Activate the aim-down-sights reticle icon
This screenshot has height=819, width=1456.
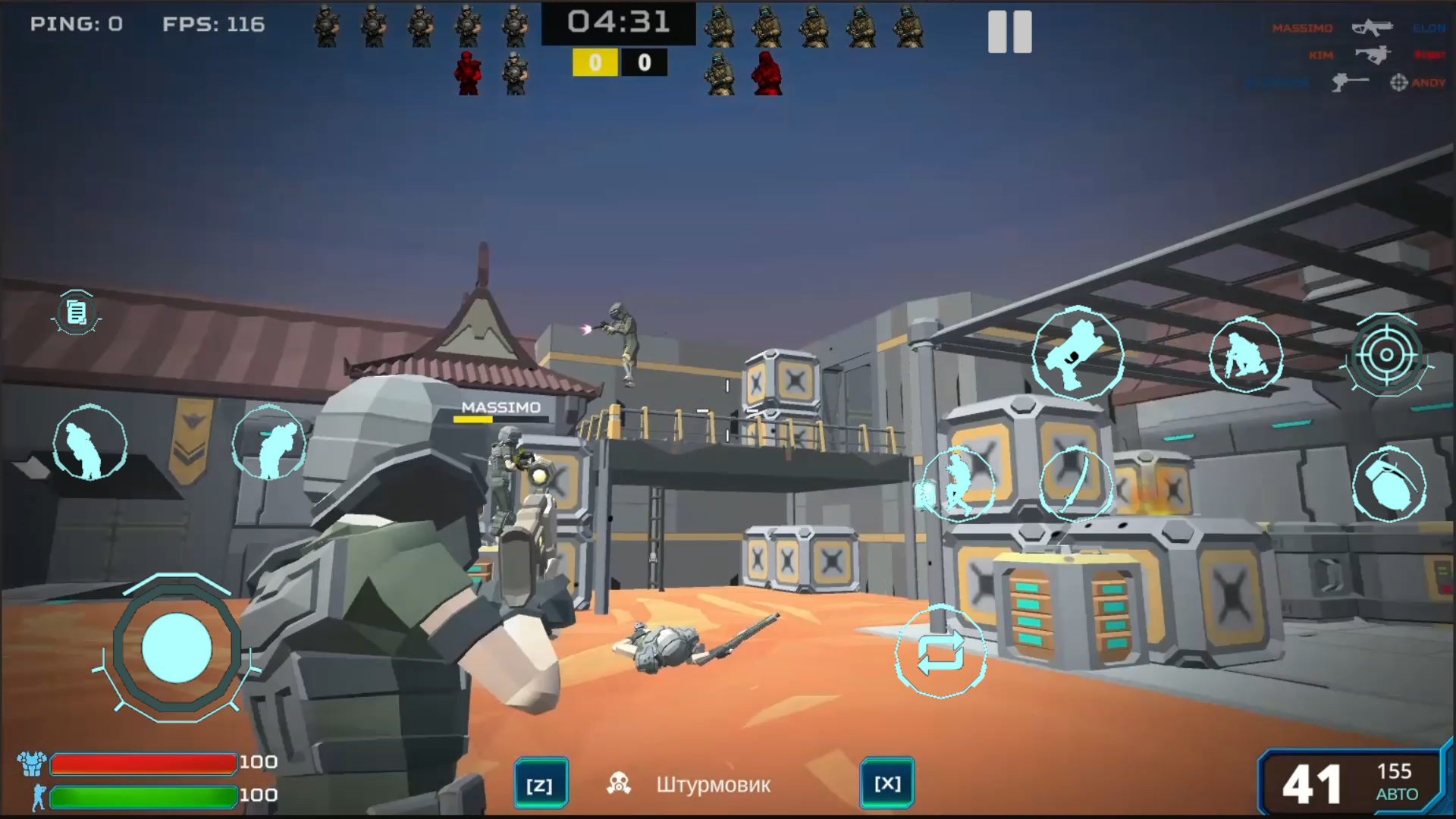tap(1387, 355)
